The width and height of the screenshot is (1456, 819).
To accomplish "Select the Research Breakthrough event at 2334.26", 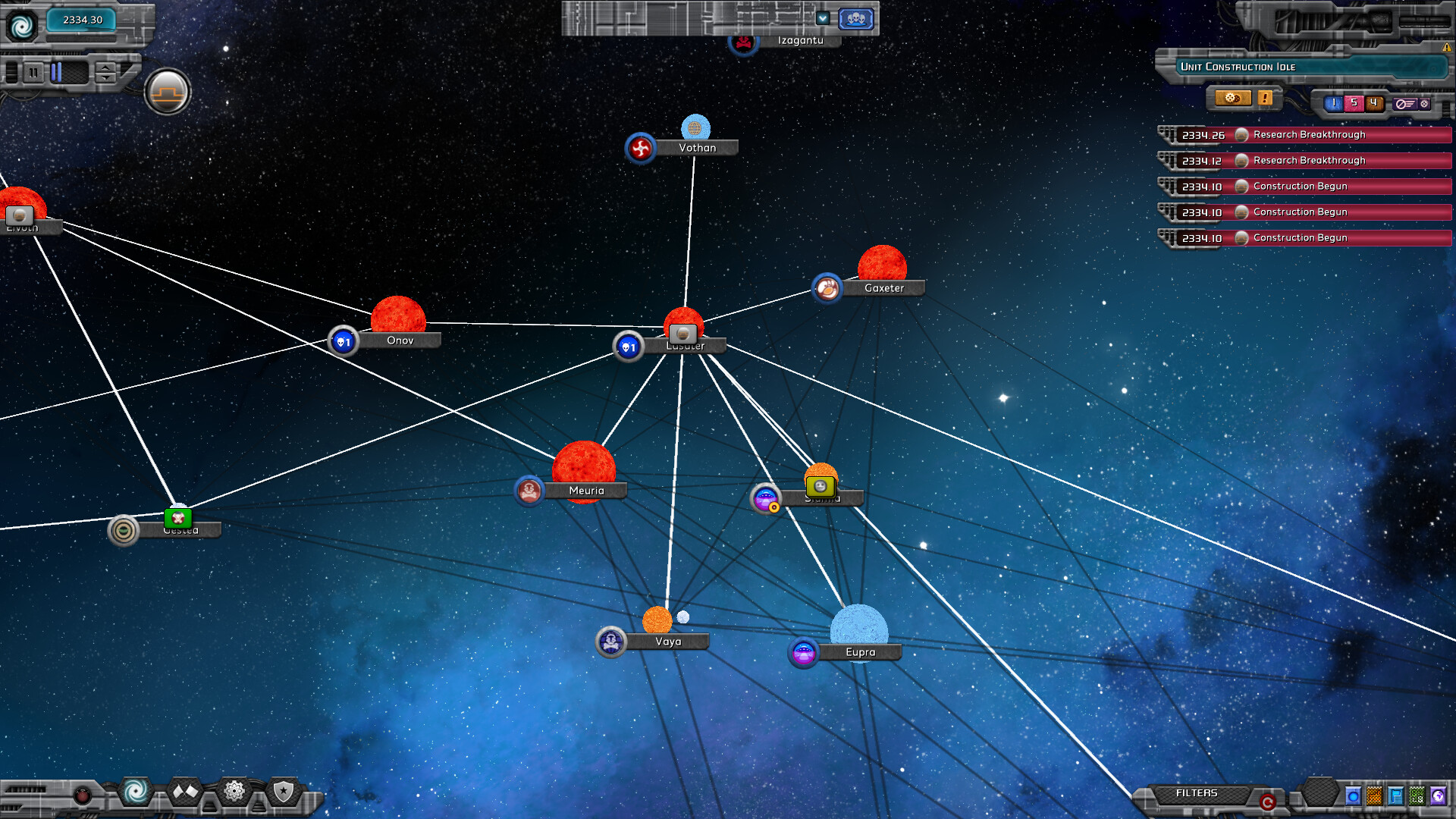I will (x=1312, y=135).
